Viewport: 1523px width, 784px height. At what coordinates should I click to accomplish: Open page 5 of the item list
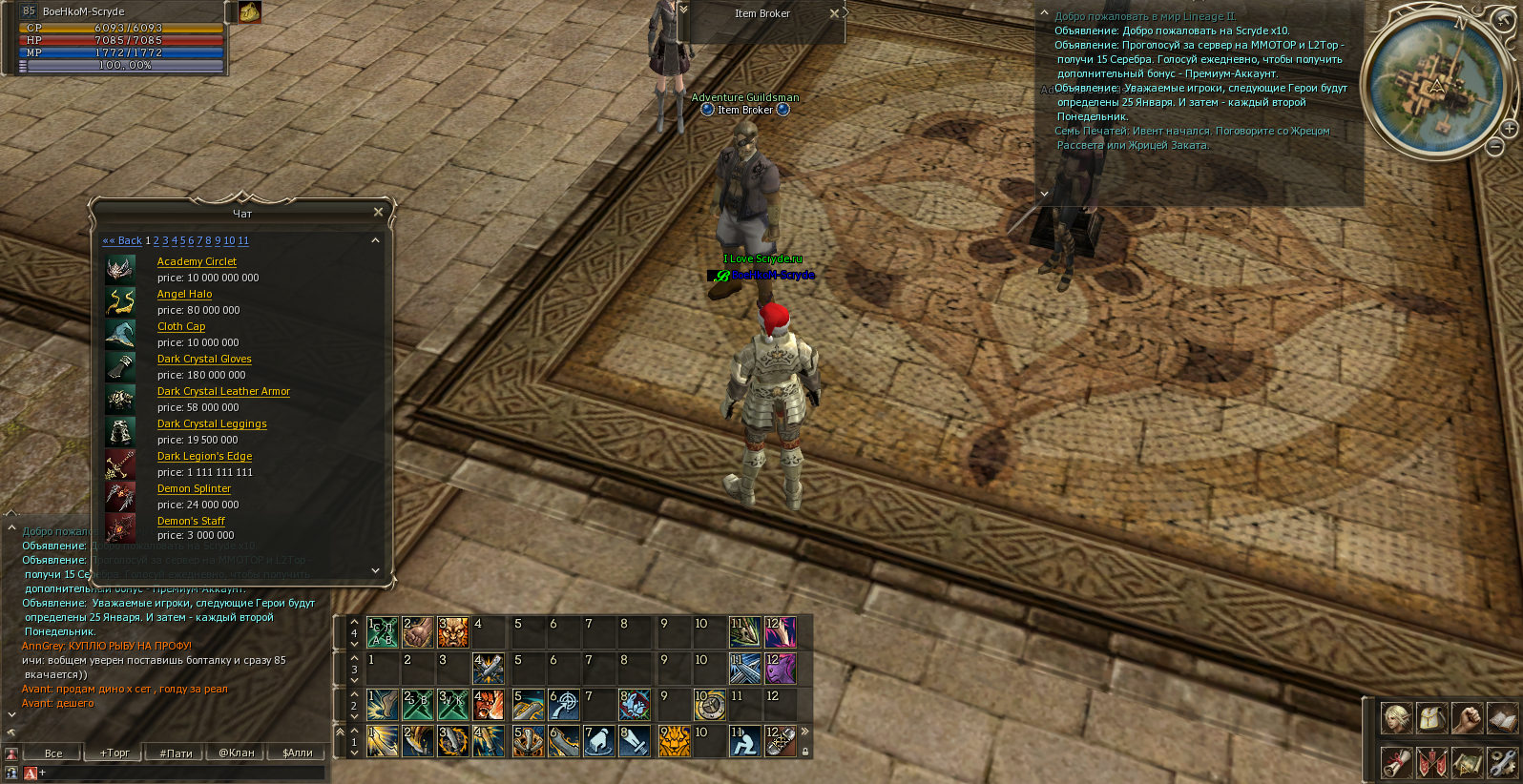(182, 241)
